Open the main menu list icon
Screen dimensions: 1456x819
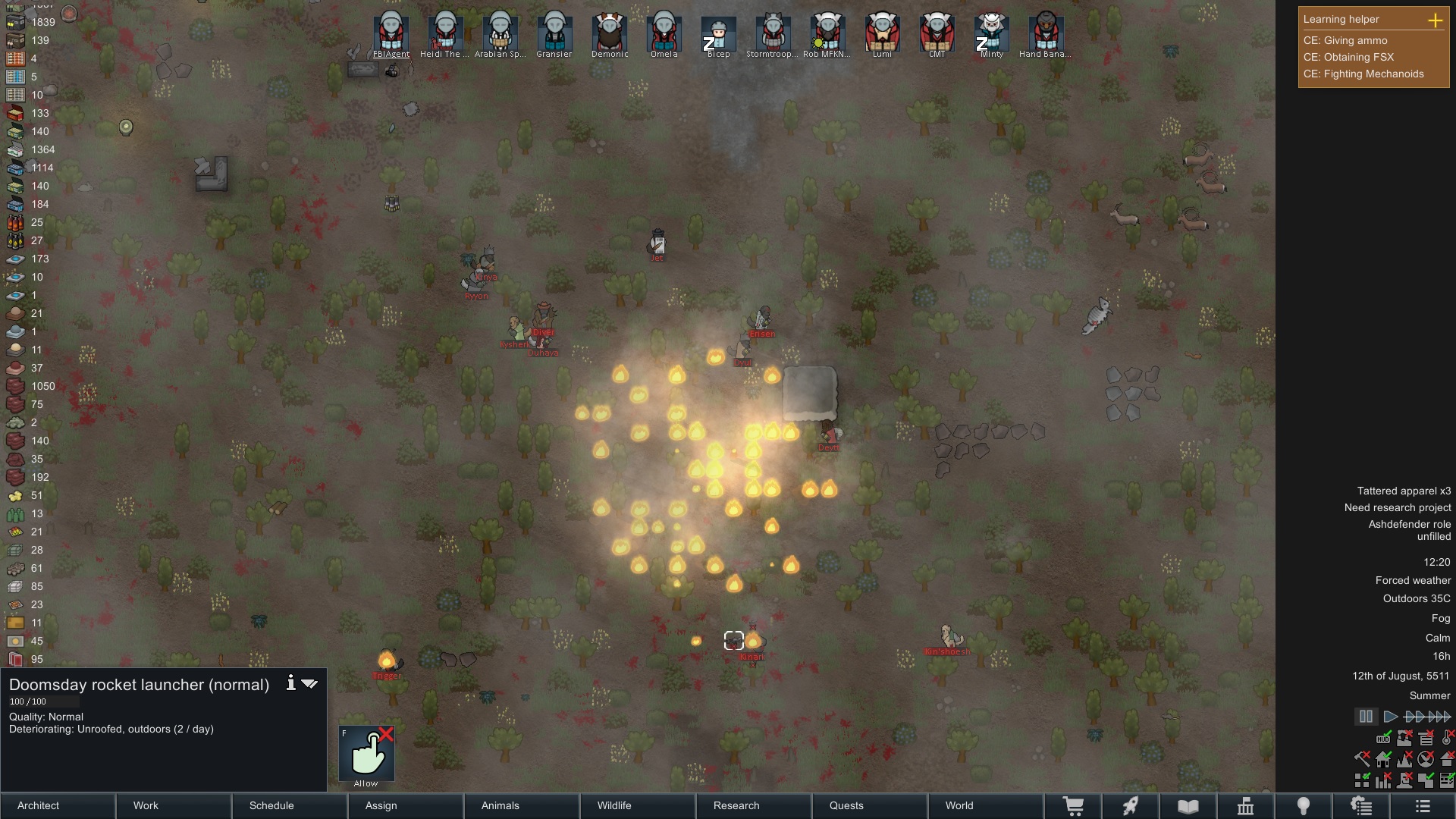1422,806
